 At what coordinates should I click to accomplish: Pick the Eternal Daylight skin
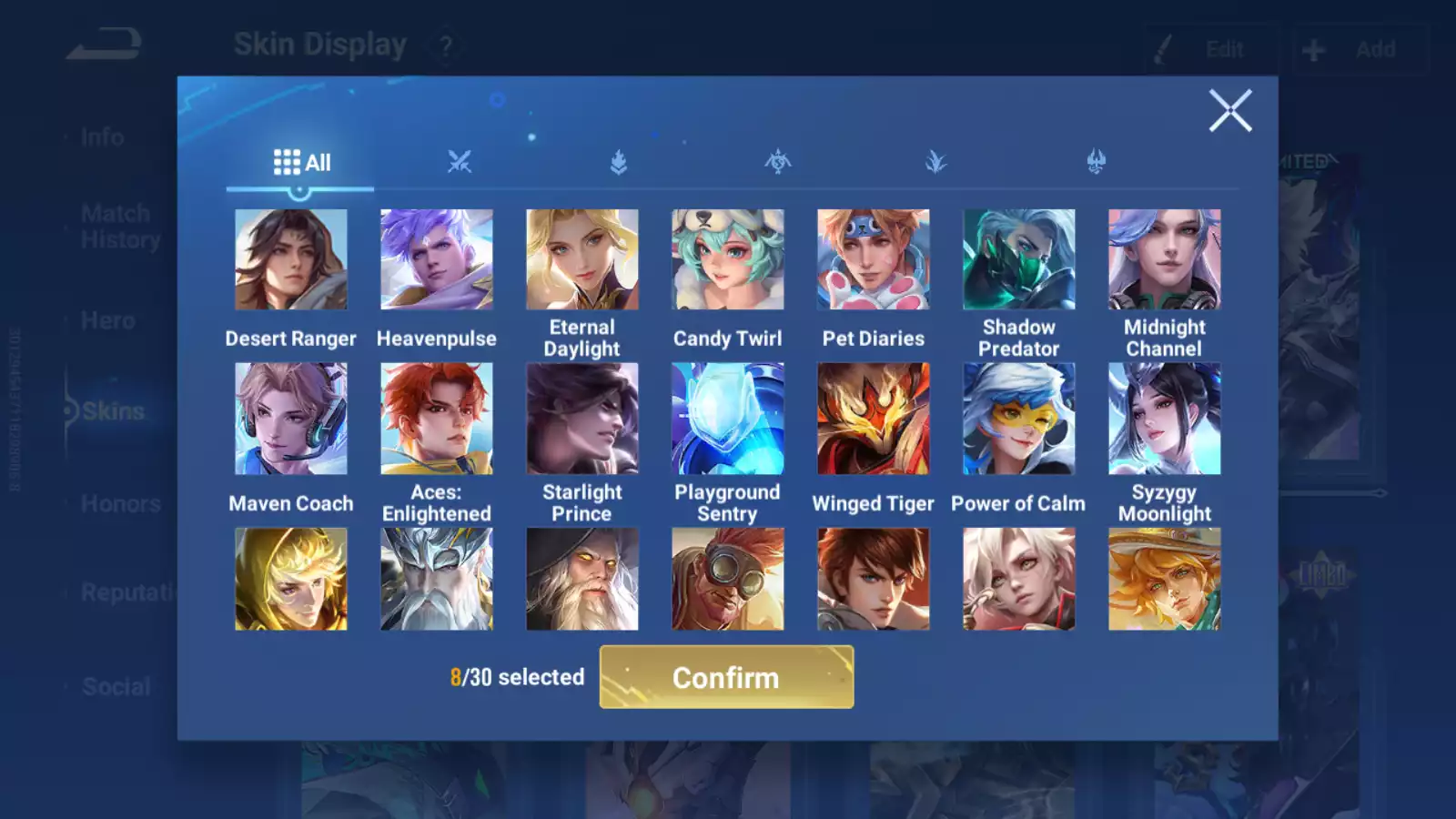point(582,260)
